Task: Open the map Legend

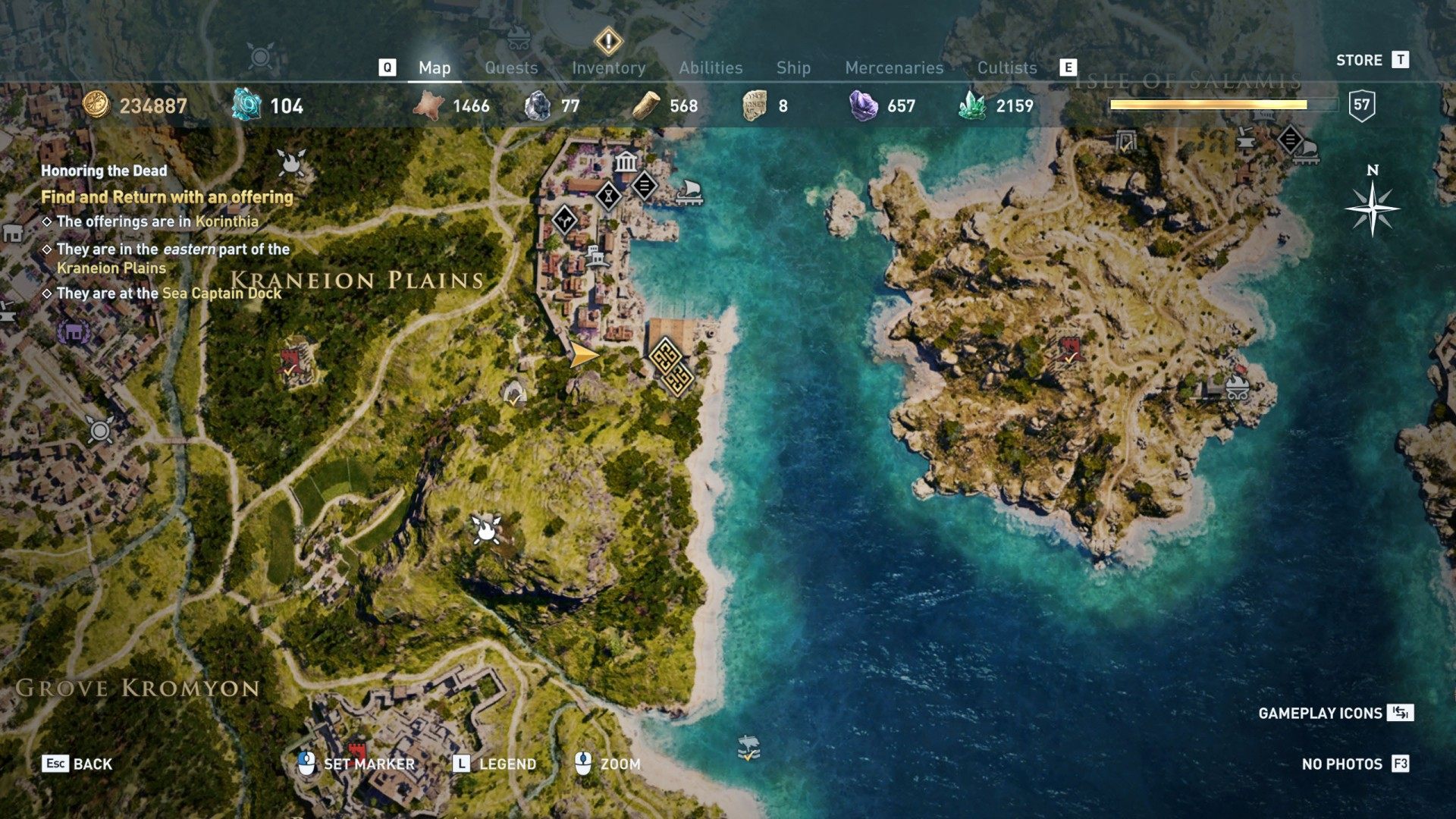Action: tap(494, 764)
